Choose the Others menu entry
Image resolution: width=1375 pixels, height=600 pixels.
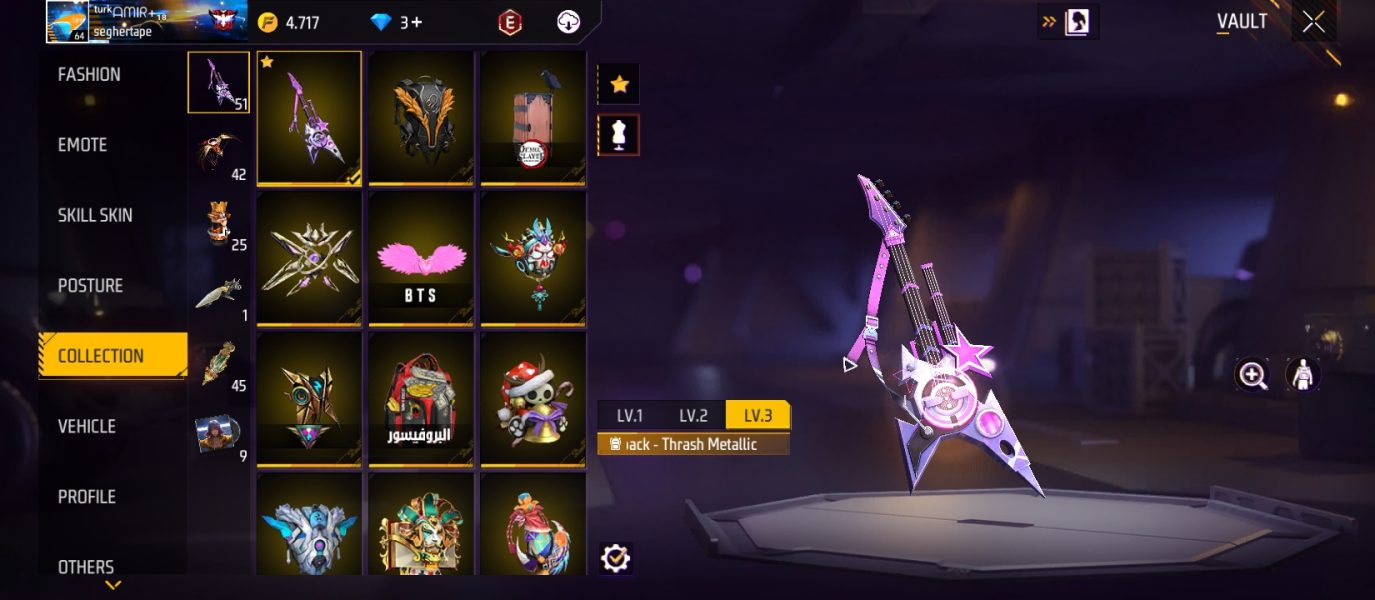[86, 566]
